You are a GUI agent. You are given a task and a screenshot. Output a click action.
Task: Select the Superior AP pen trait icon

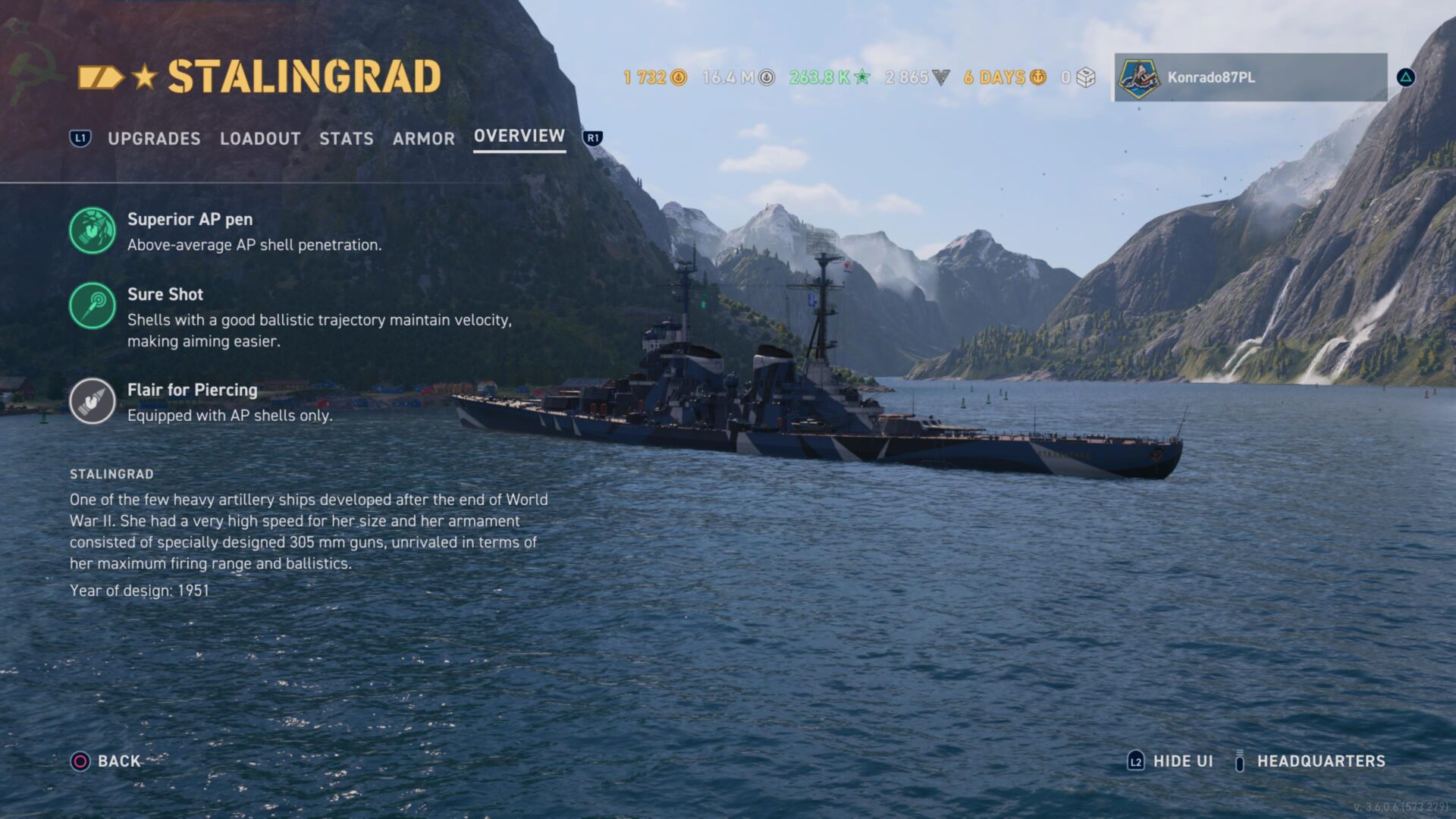[x=93, y=231]
